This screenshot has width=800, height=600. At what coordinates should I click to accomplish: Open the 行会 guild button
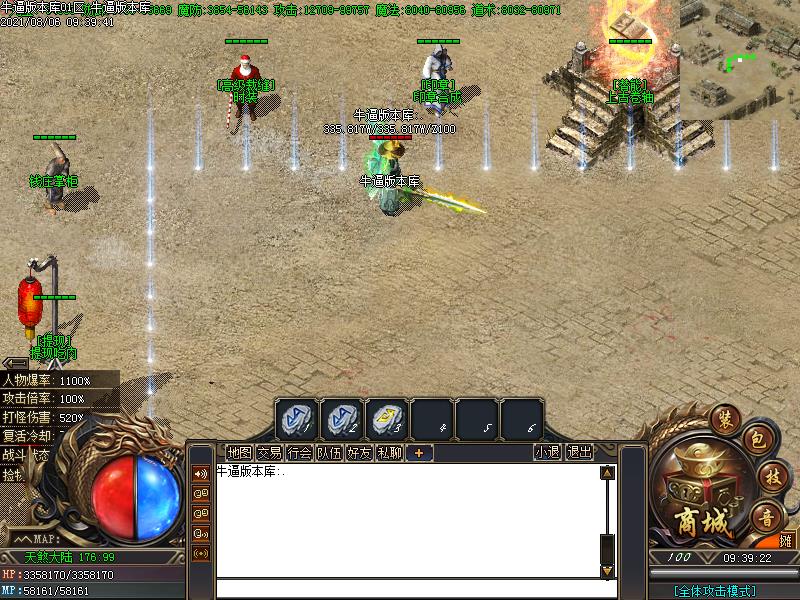pyautogui.click(x=299, y=453)
